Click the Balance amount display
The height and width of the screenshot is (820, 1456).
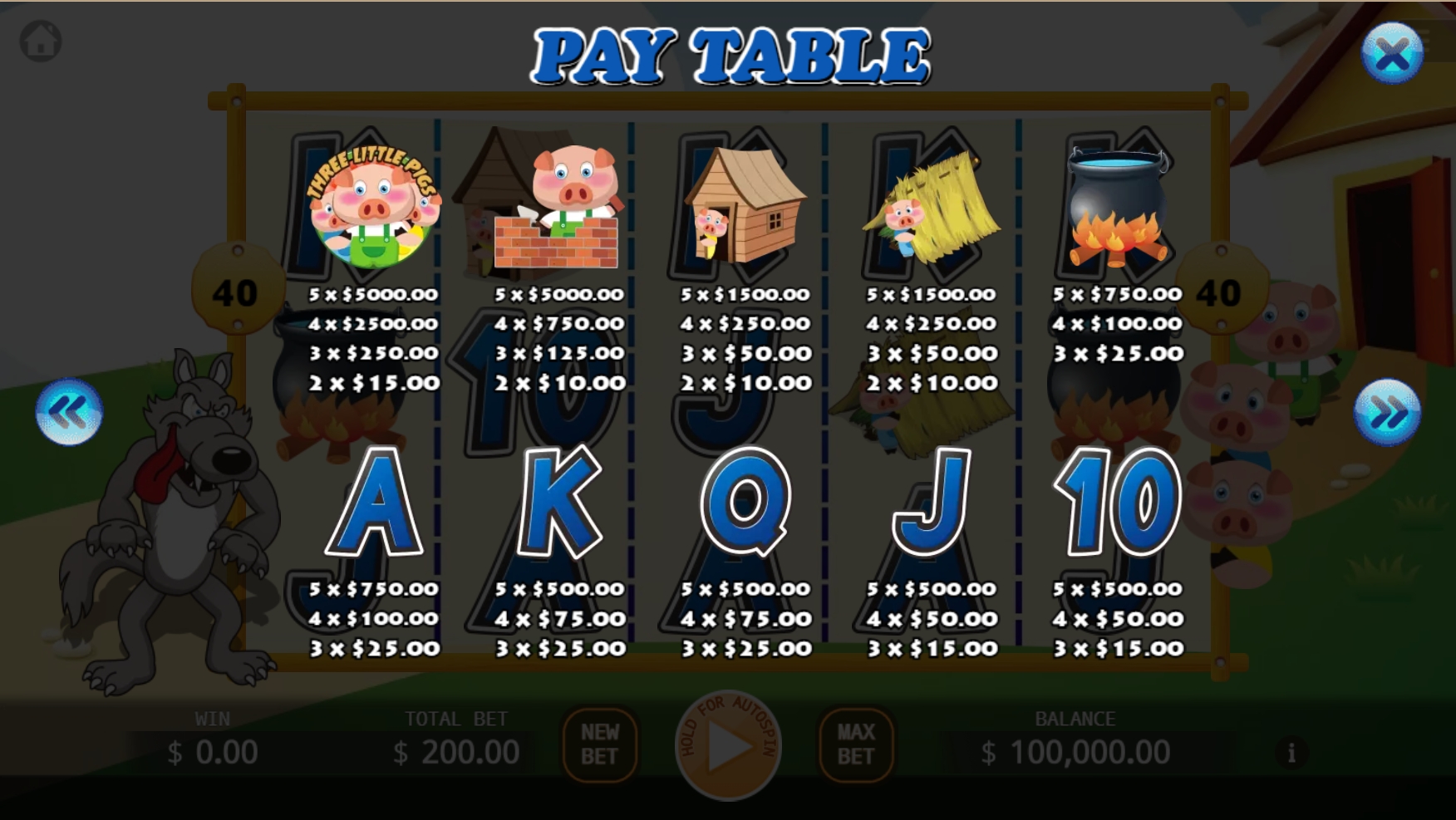click(x=1075, y=752)
